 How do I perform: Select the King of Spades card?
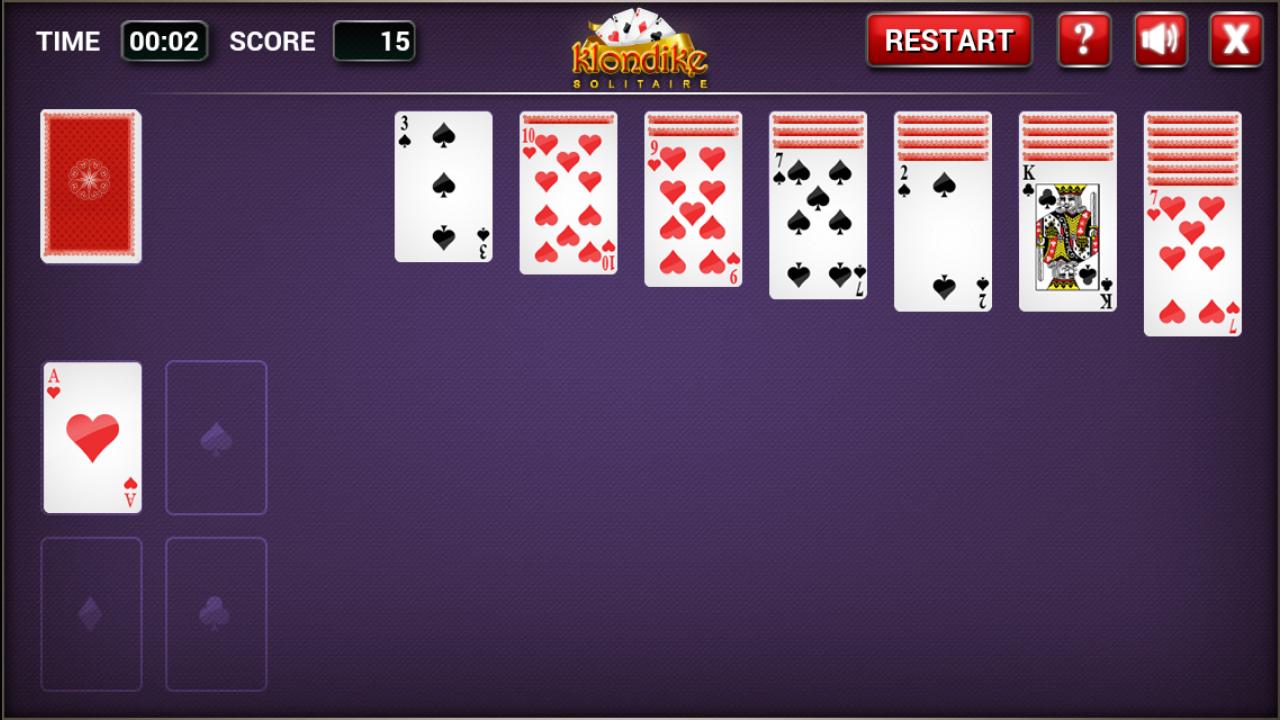[1067, 240]
